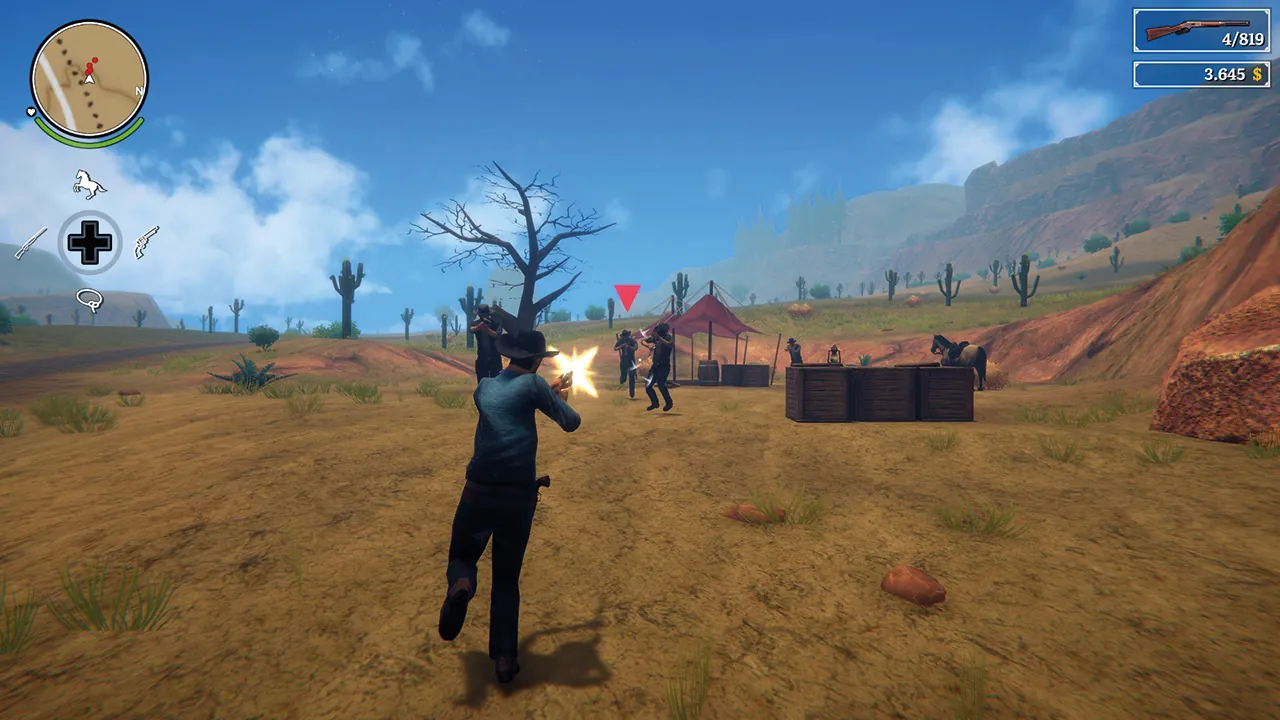Select the lasso icon below the health cross
This screenshot has height=720, width=1280.
click(x=88, y=297)
